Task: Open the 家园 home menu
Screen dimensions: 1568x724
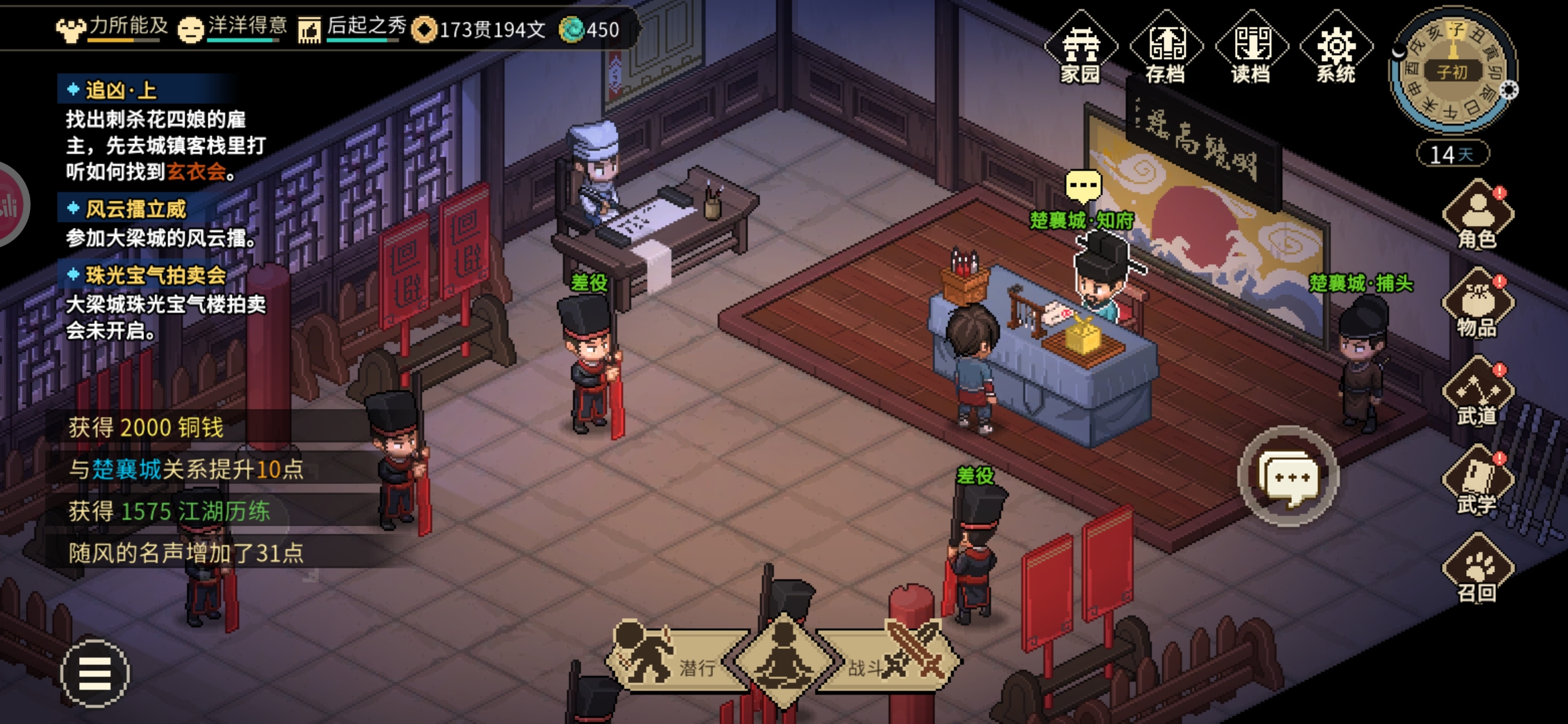Action: (x=1080, y=48)
